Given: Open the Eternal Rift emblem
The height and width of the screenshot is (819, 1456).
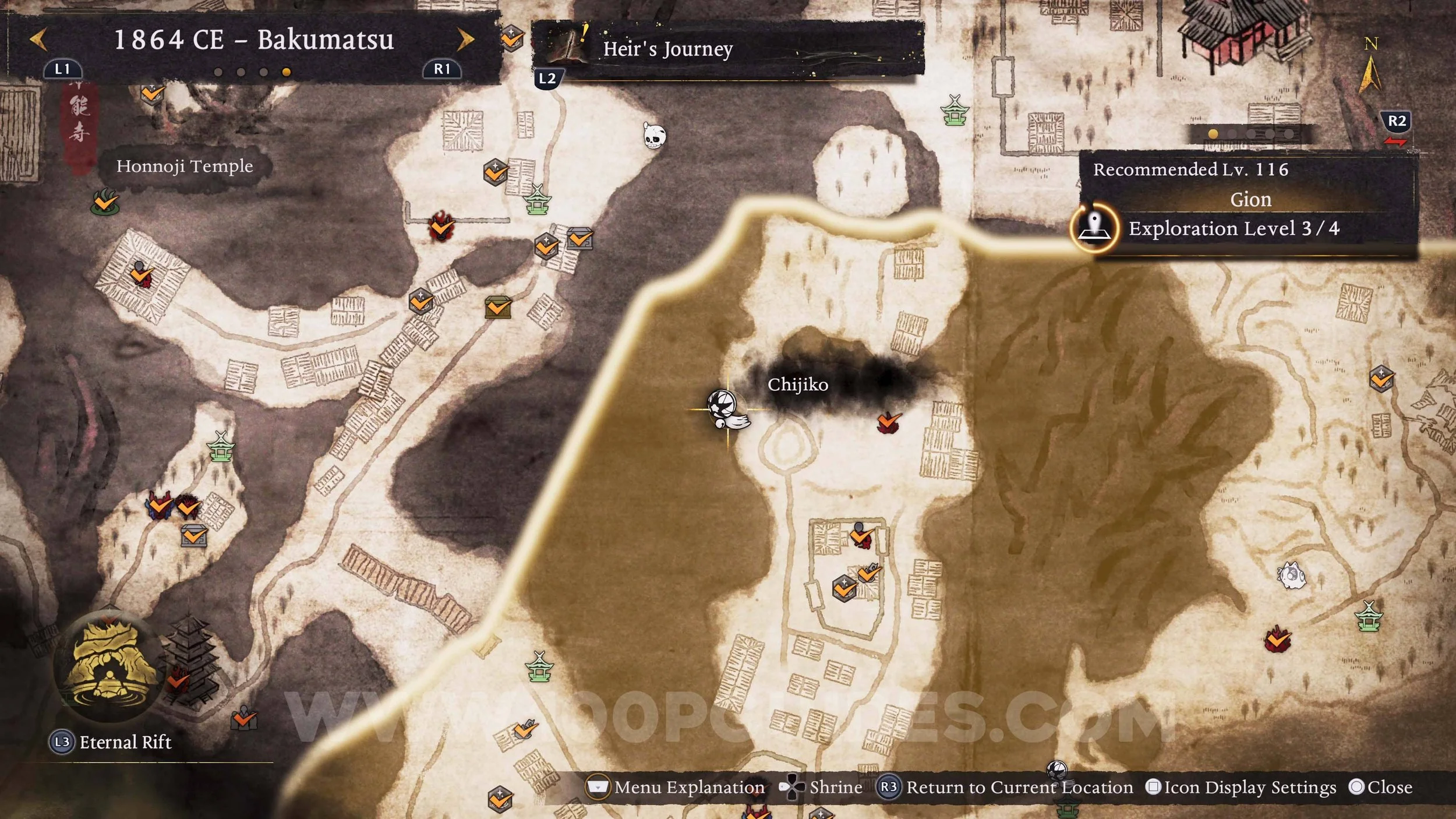Looking at the screenshot, I should [x=108, y=666].
